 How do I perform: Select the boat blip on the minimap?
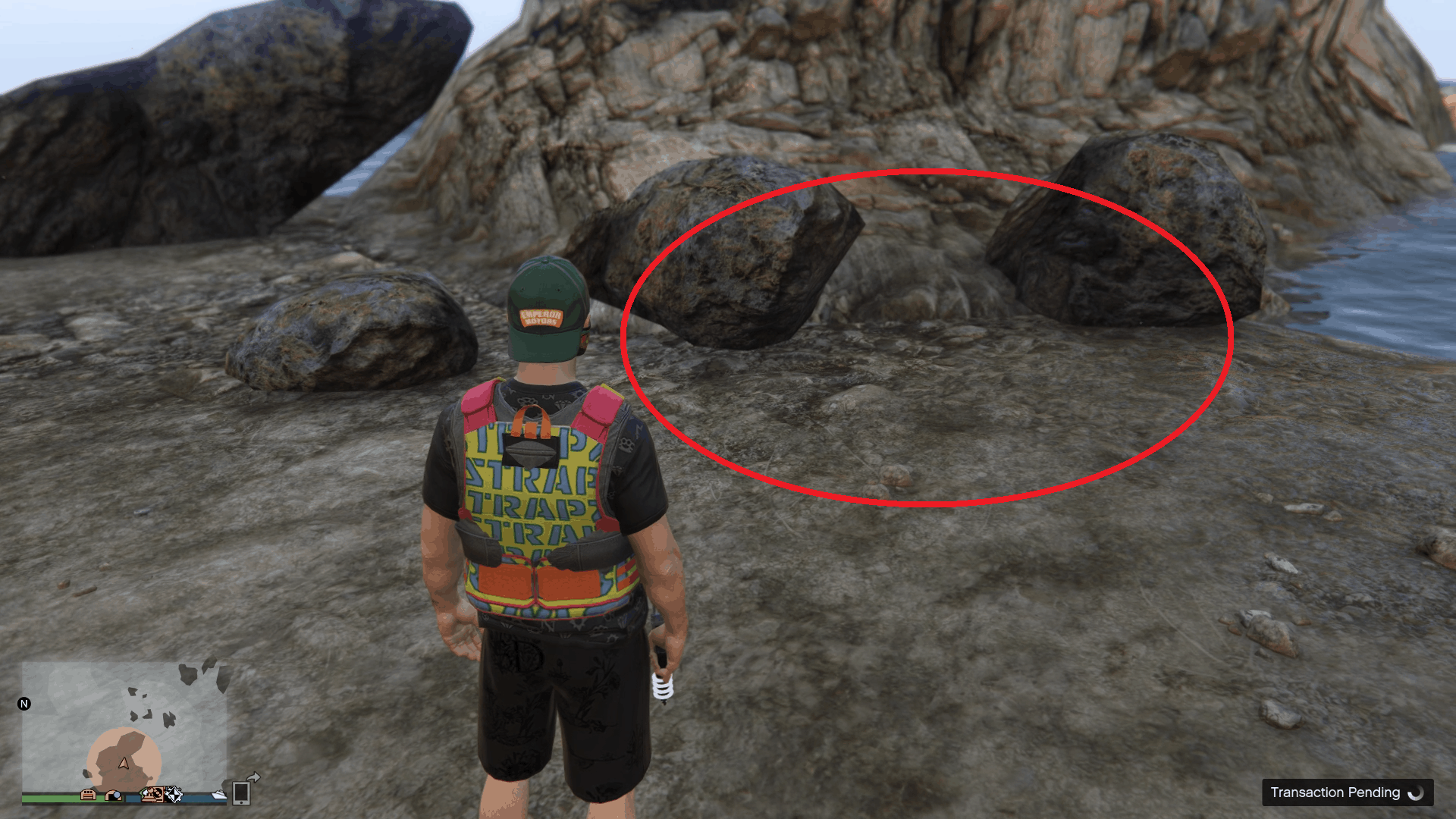pos(219,795)
